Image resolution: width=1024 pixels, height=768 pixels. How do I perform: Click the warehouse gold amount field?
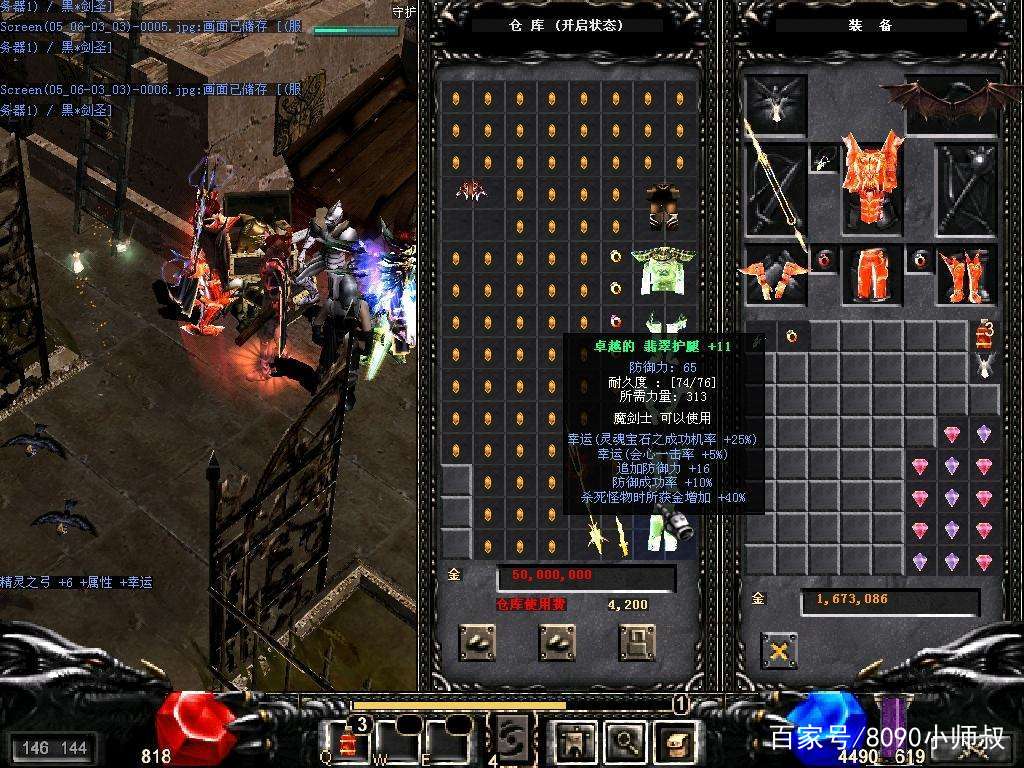pyautogui.click(x=586, y=576)
